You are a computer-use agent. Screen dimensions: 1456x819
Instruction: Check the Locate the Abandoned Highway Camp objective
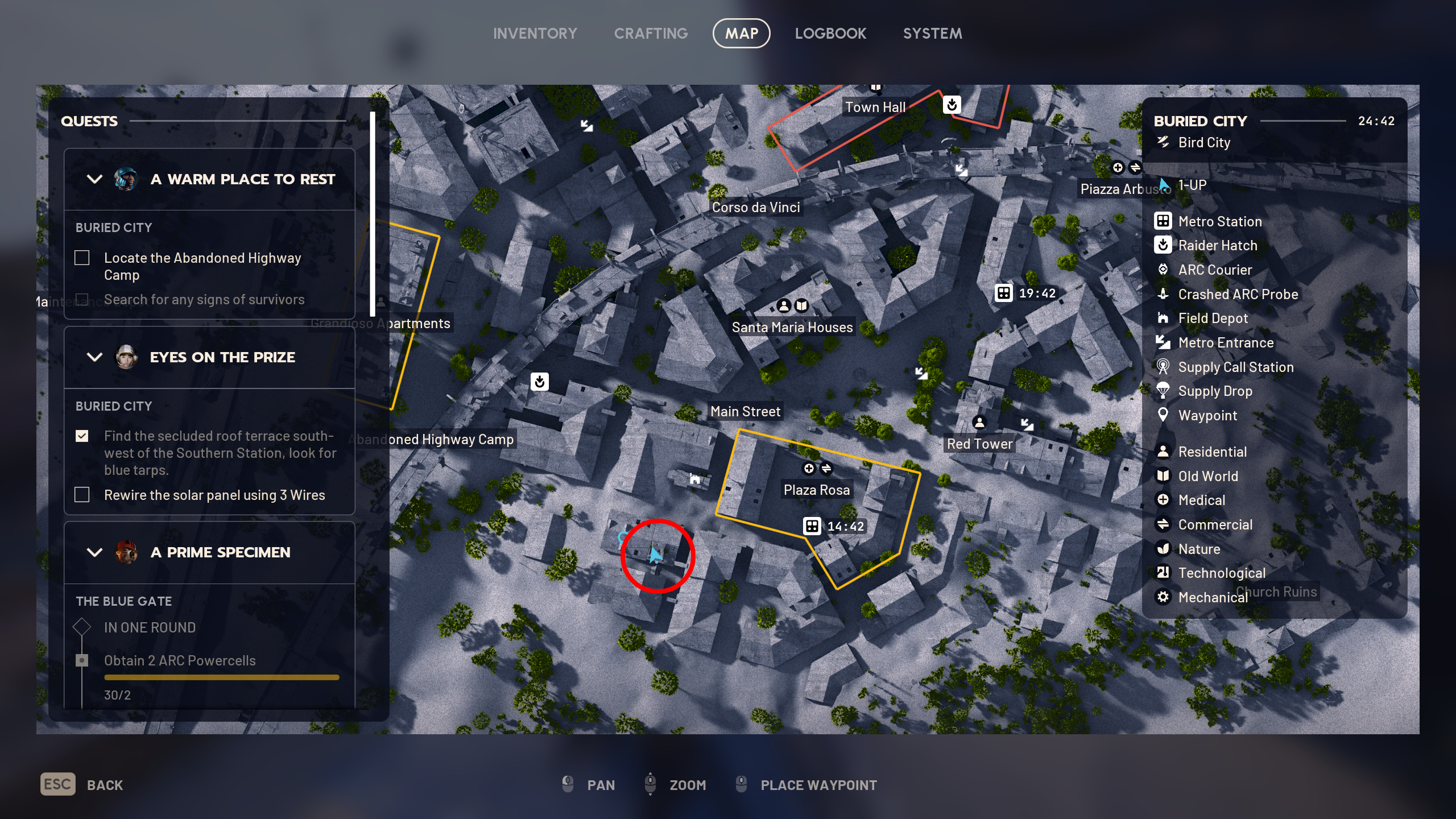tap(82, 258)
